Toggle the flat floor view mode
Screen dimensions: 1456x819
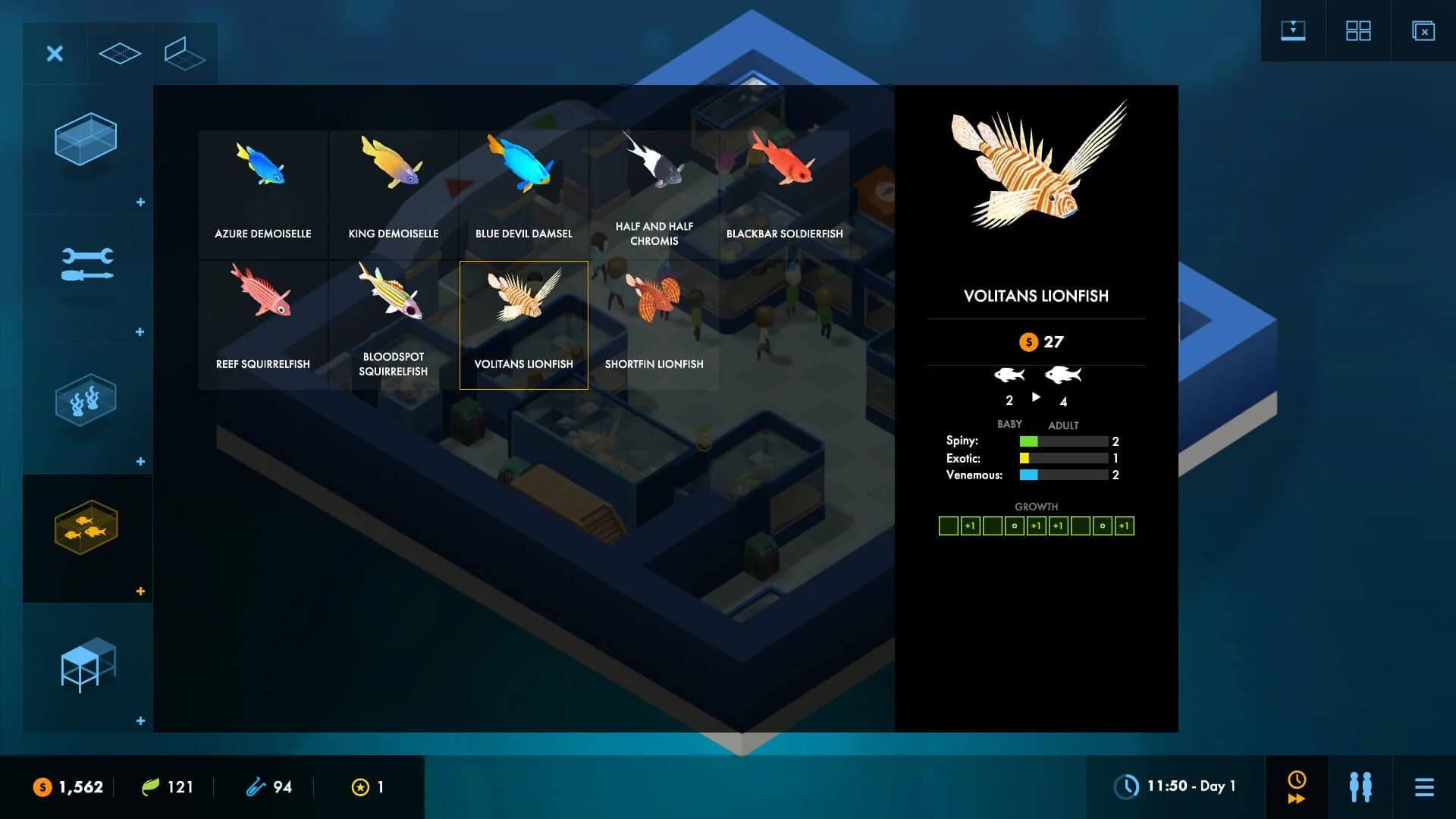click(x=119, y=53)
